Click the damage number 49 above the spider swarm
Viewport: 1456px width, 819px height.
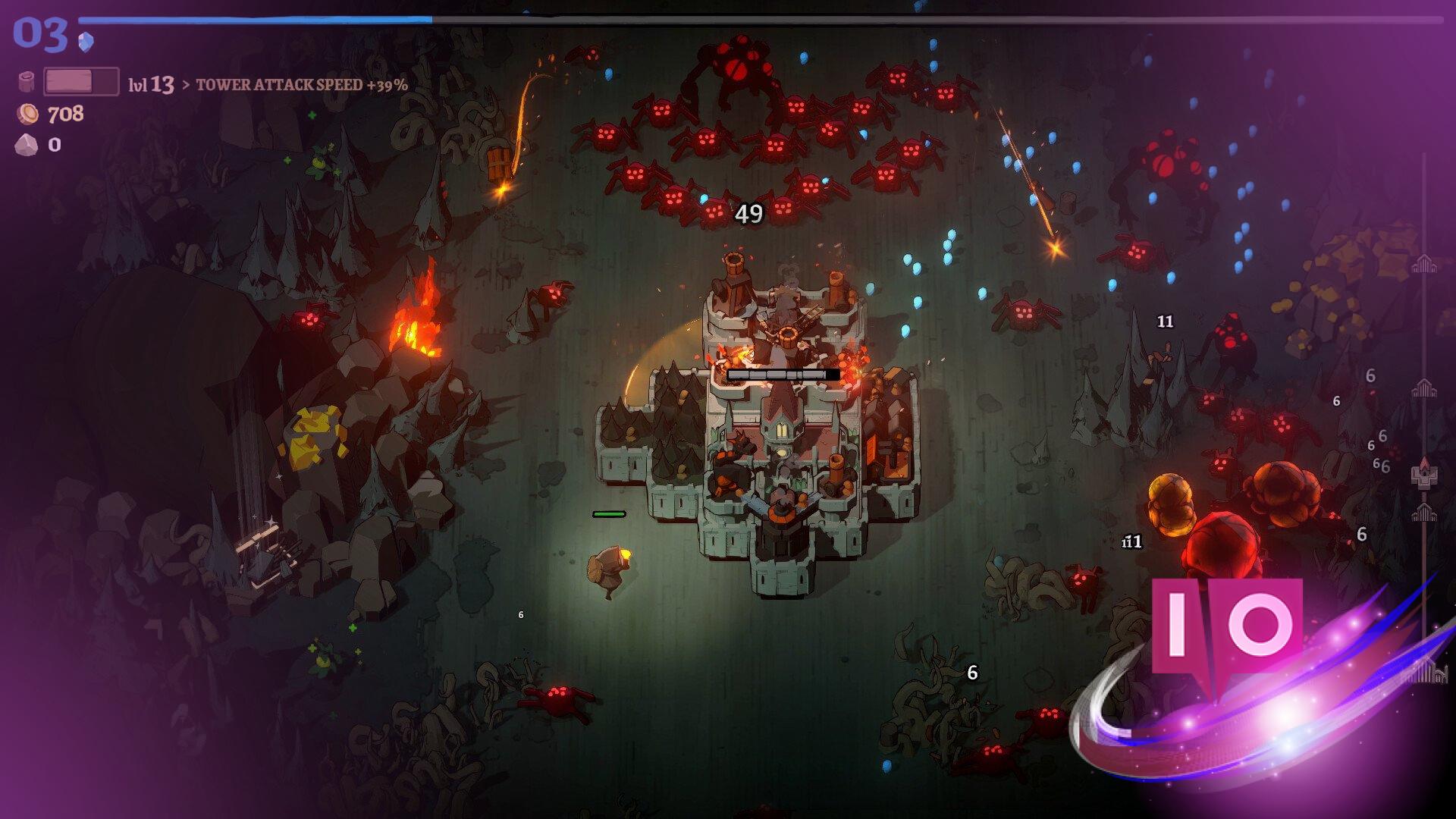(x=749, y=214)
